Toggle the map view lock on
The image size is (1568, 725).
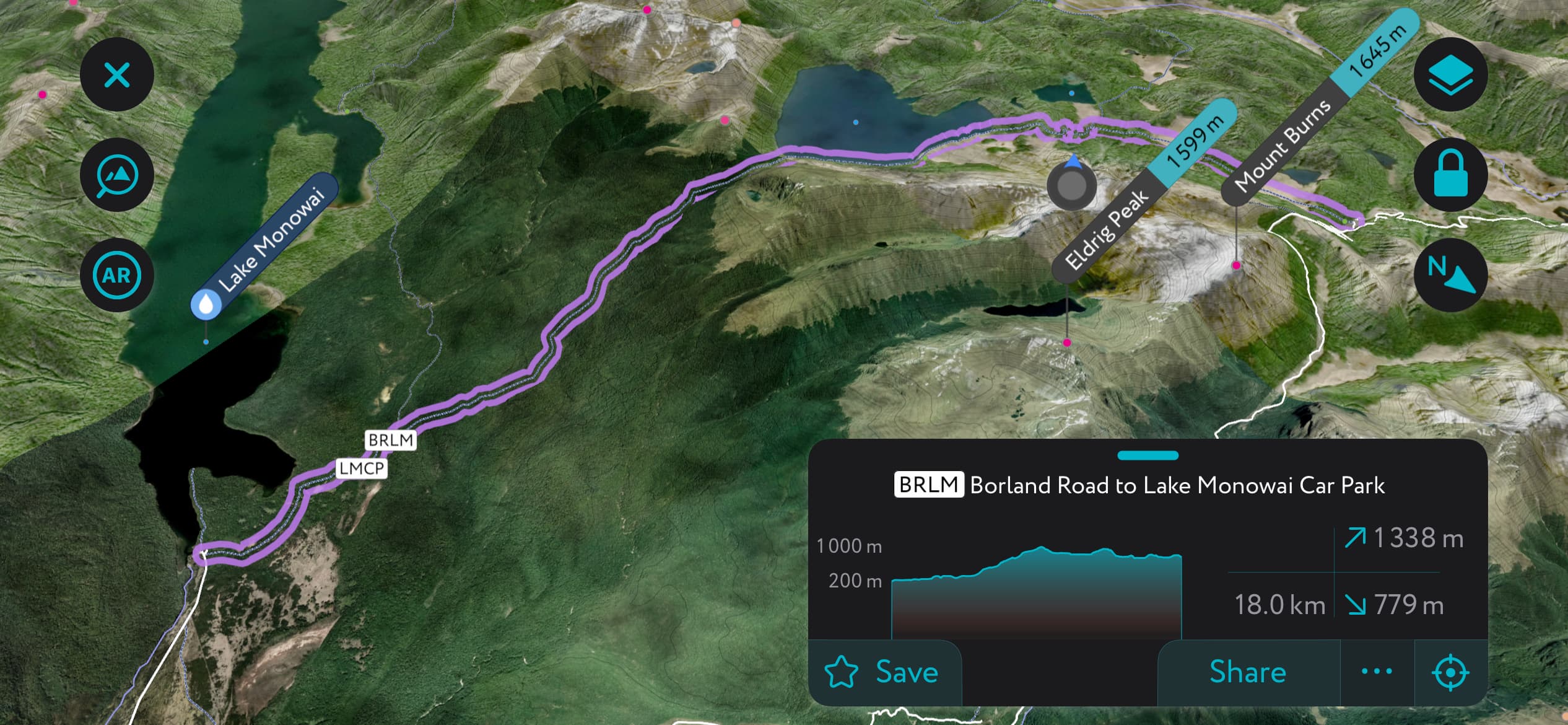[x=1452, y=174]
